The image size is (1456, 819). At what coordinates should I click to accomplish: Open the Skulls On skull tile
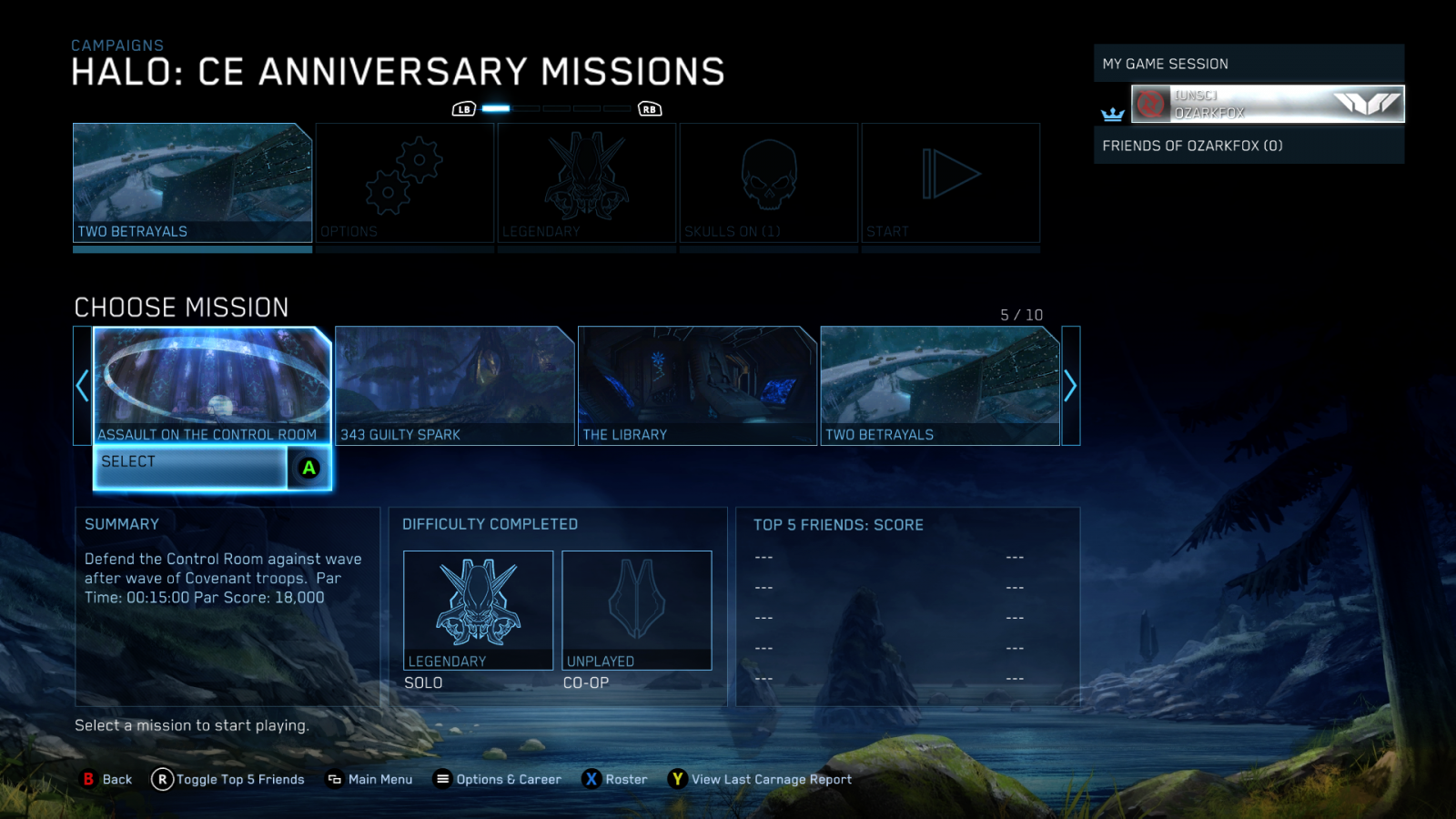(769, 183)
